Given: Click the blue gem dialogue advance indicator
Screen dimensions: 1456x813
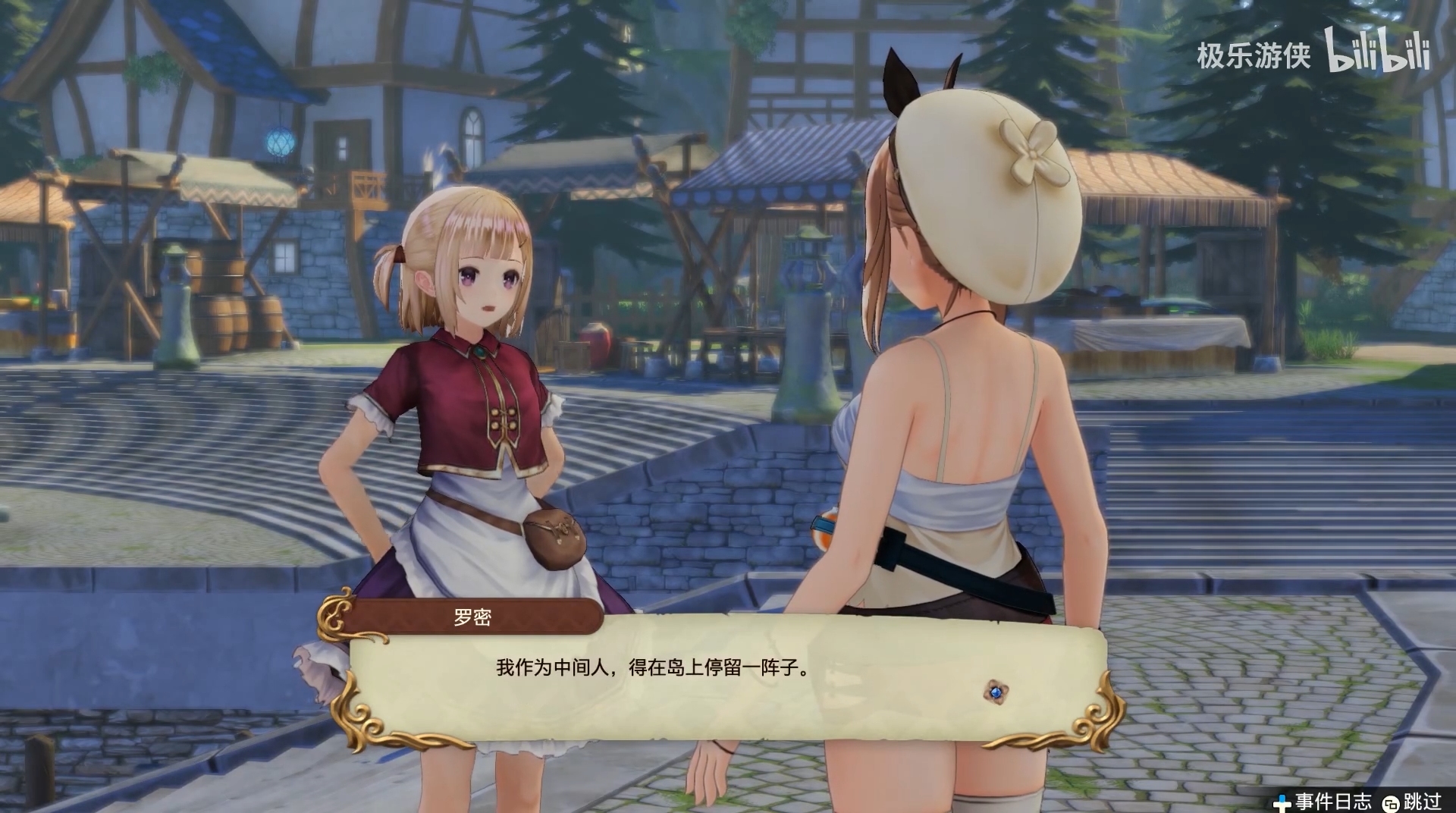Looking at the screenshot, I should click(x=996, y=691).
